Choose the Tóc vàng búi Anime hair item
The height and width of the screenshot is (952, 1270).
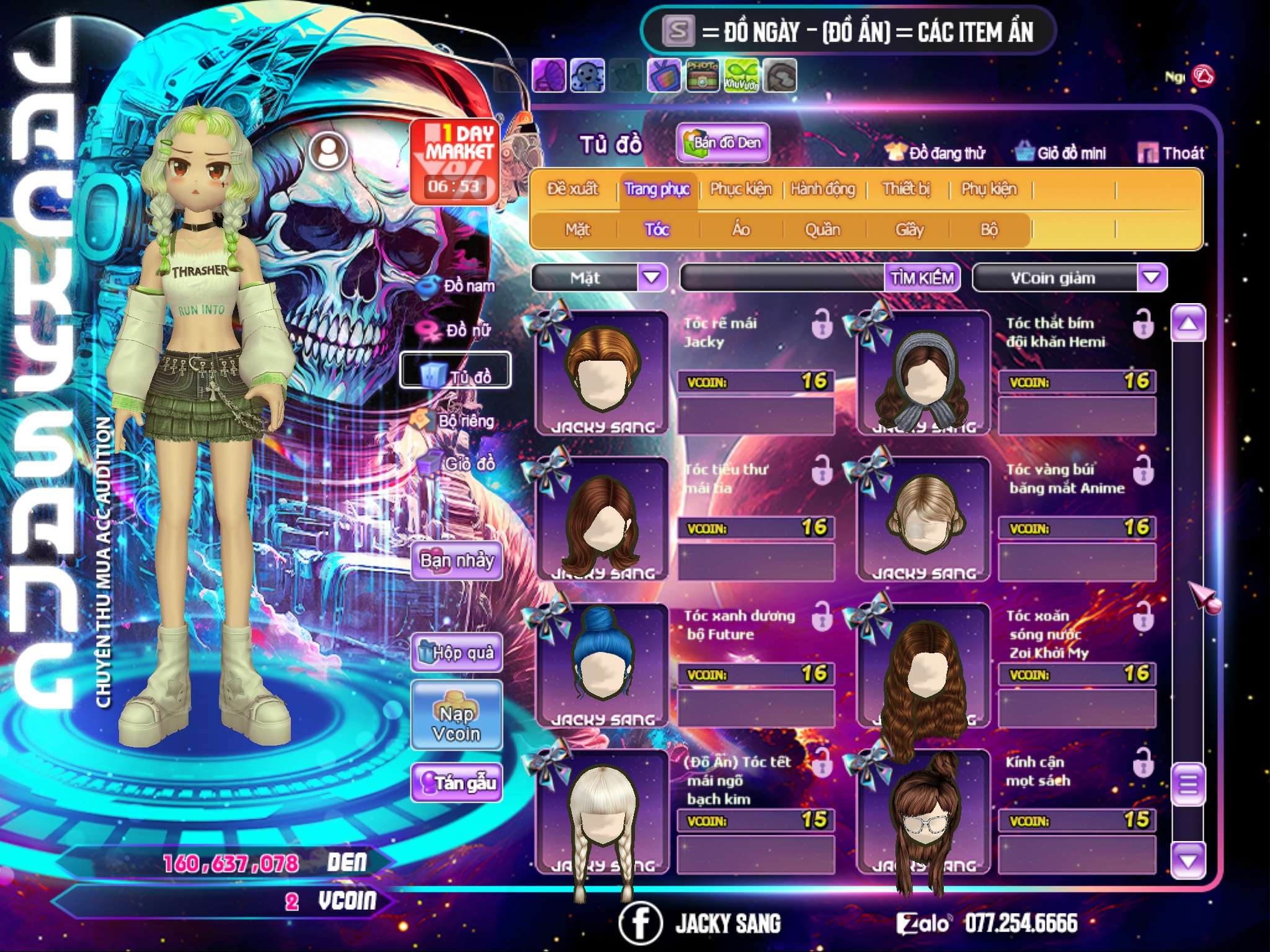[x=923, y=518]
